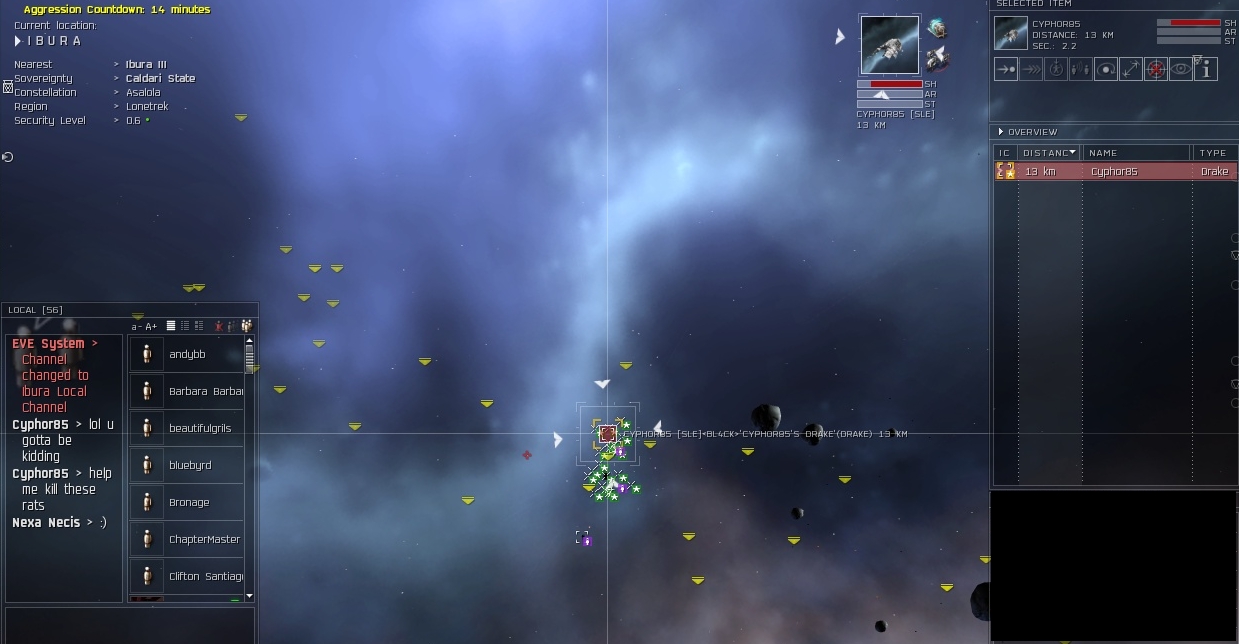Select the Cyphor85 Drake overview row

tap(1114, 172)
